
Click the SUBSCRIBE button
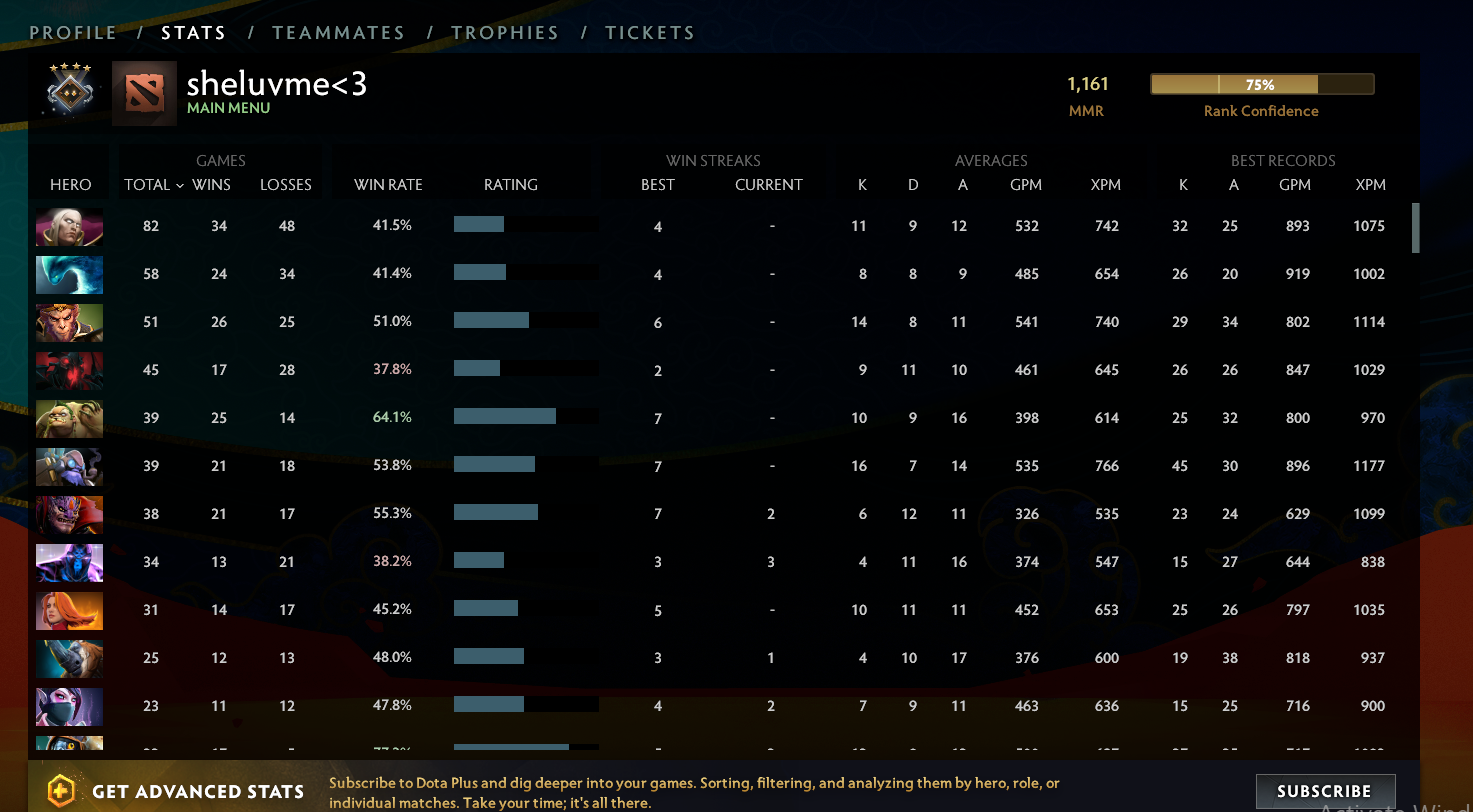coord(1325,791)
